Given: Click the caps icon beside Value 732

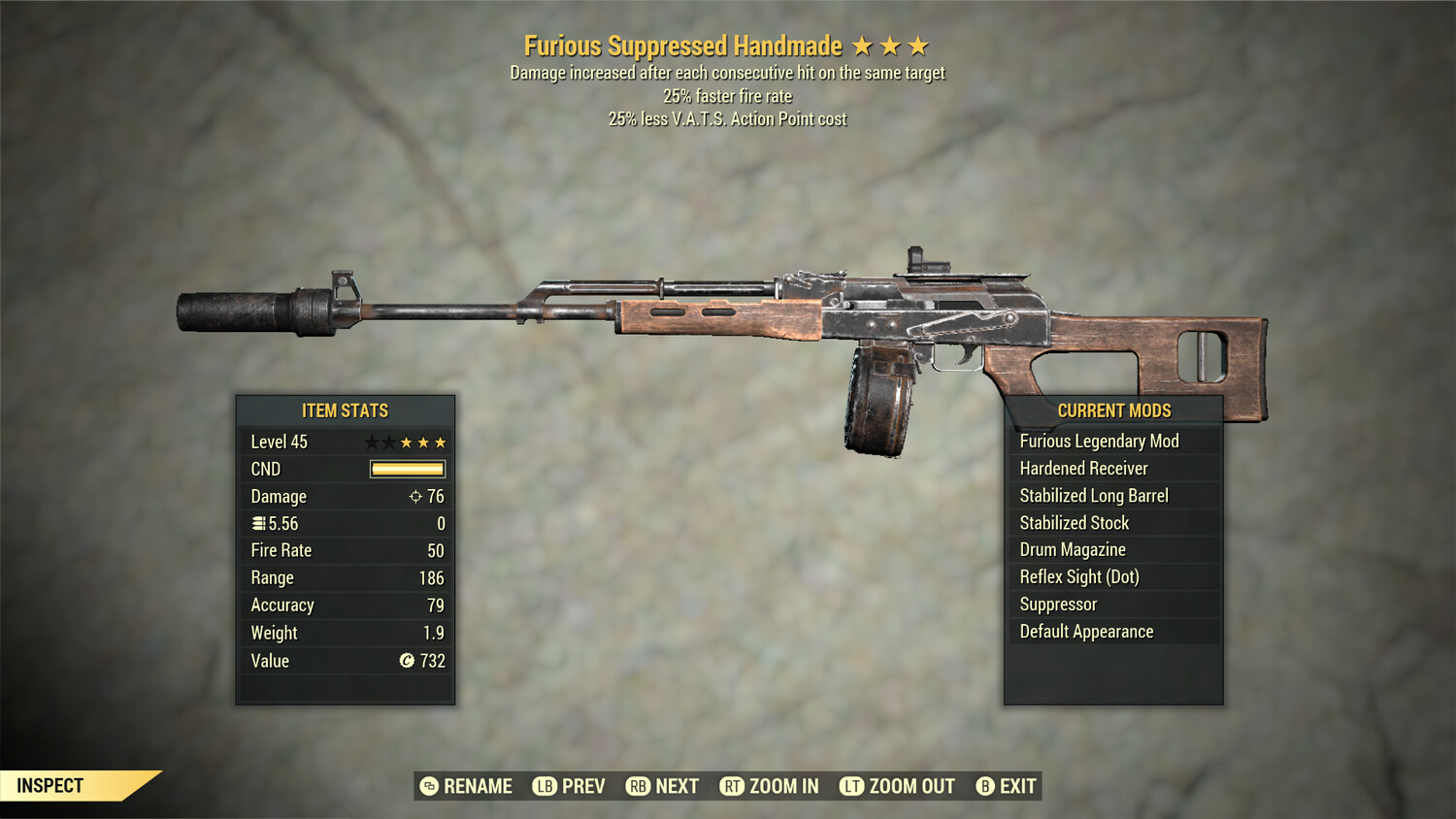Looking at the screenshot, I should point(409,661).
